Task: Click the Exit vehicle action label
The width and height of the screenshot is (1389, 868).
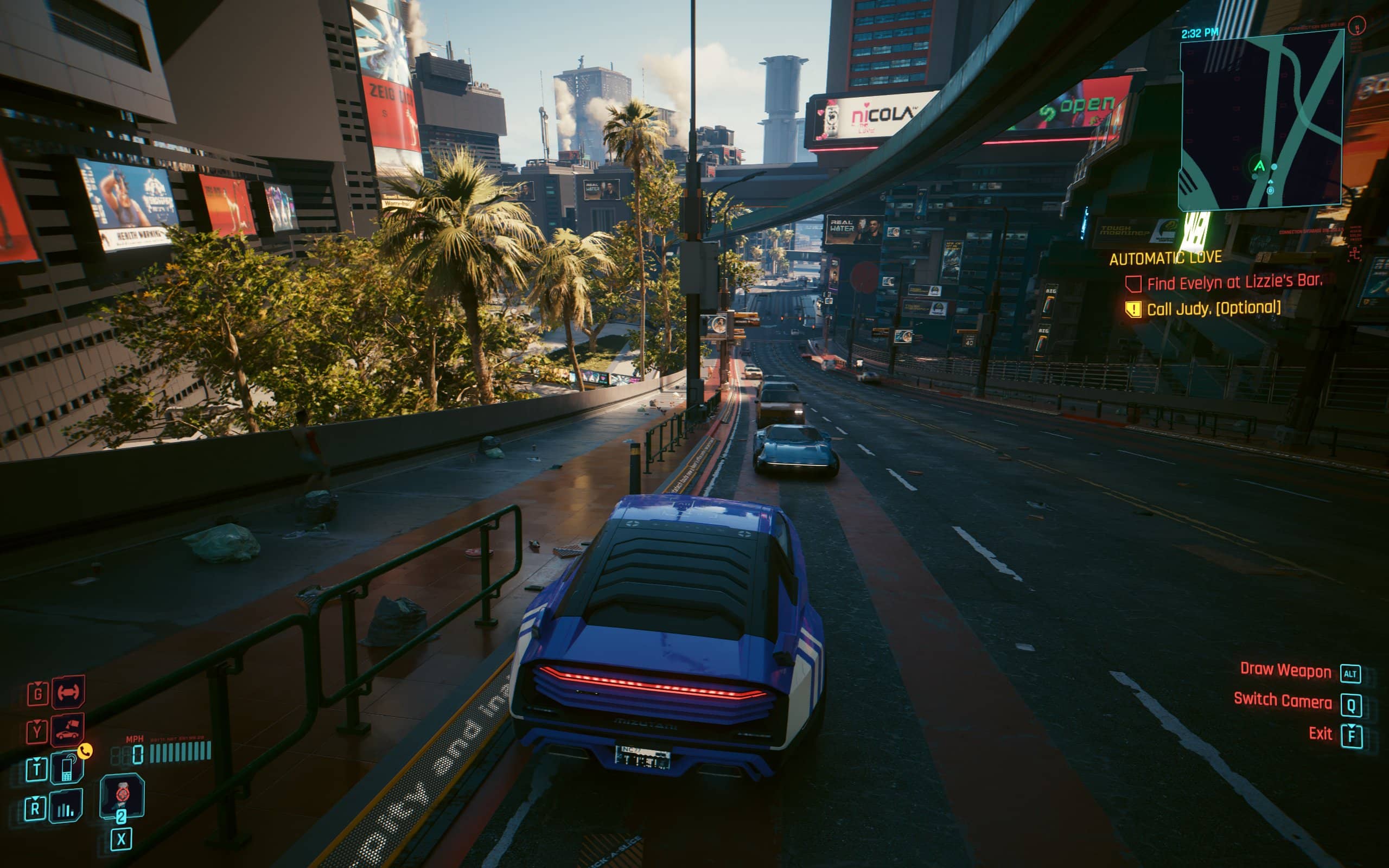Action: (x=1320, y=733)
